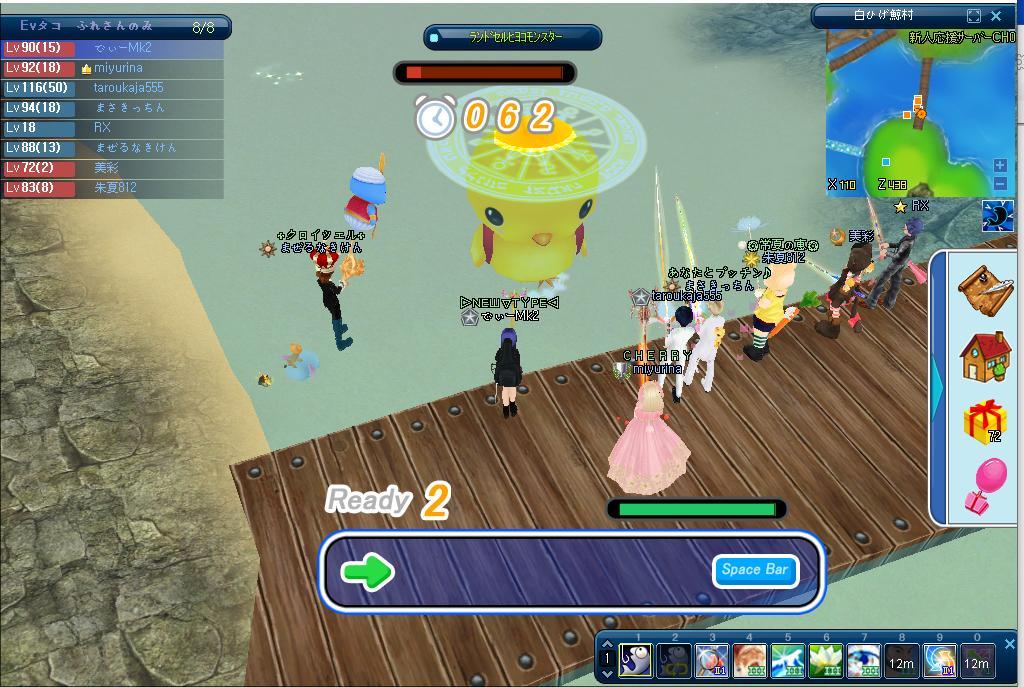
Task: Activate the white lotus flower skill
Action: [826, 660]
